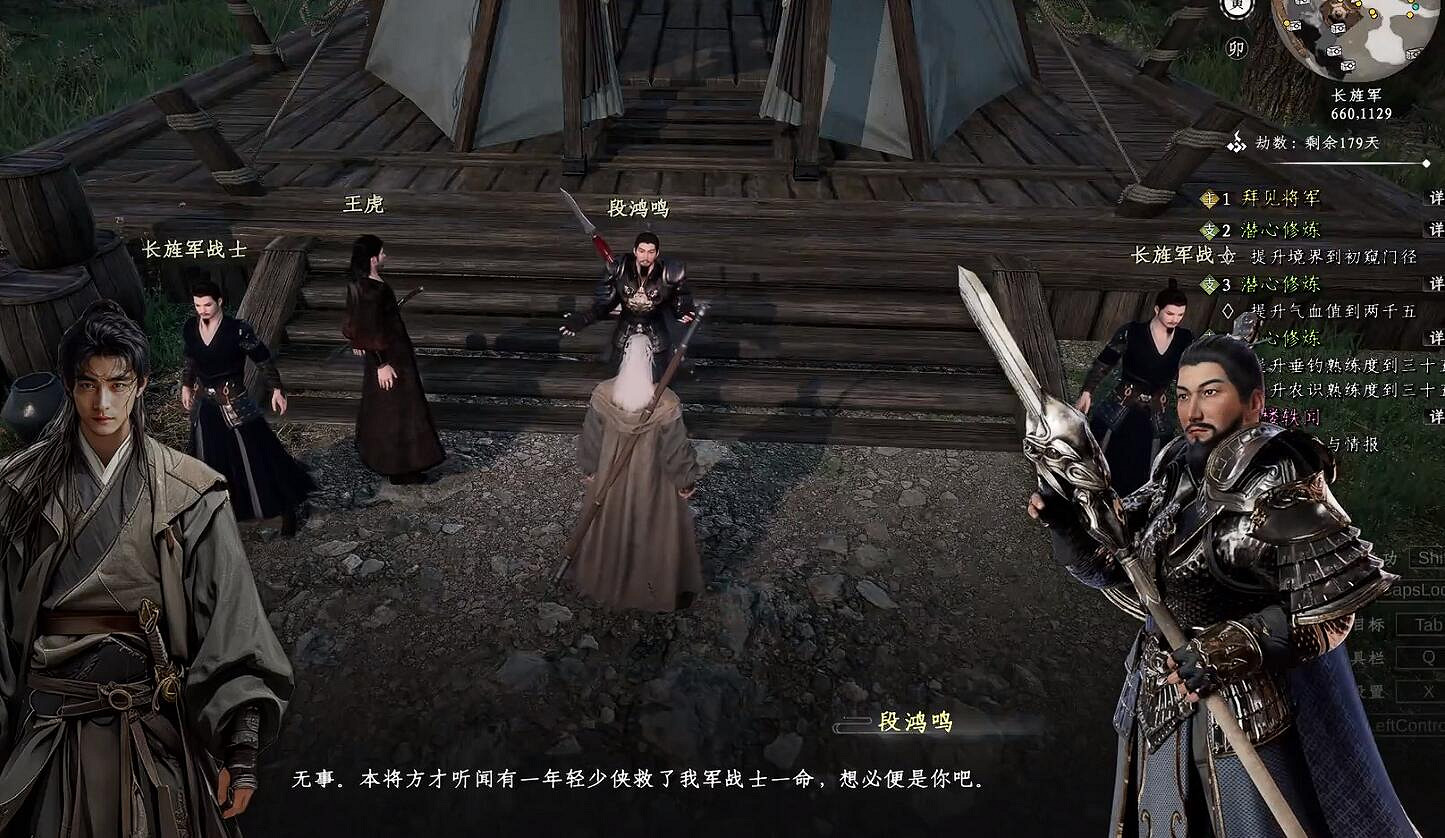Expand the 详 entry beside 潜心修炼 quest 2

point(1438,228)
